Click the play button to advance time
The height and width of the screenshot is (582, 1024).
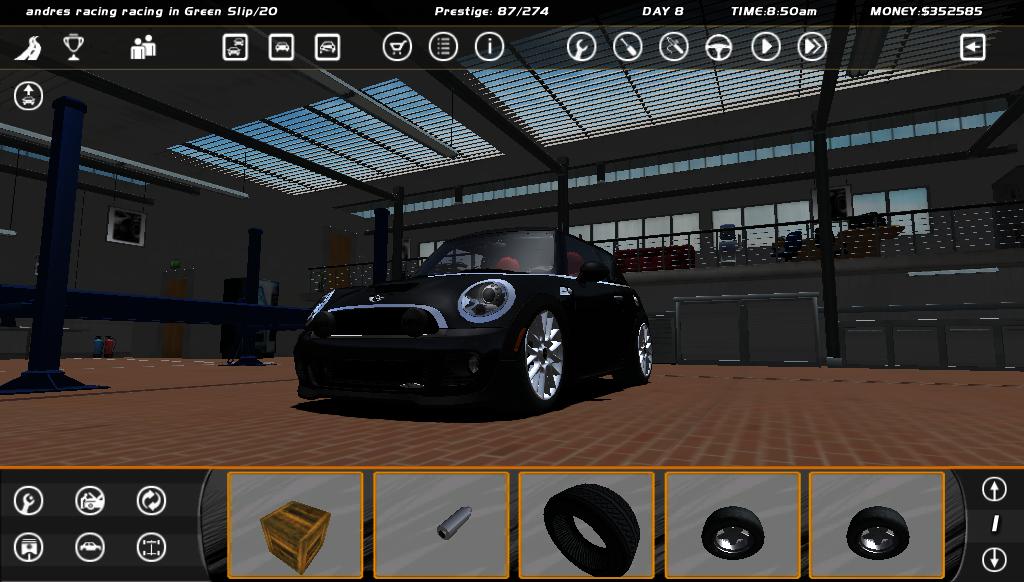(x=766, y=46)
